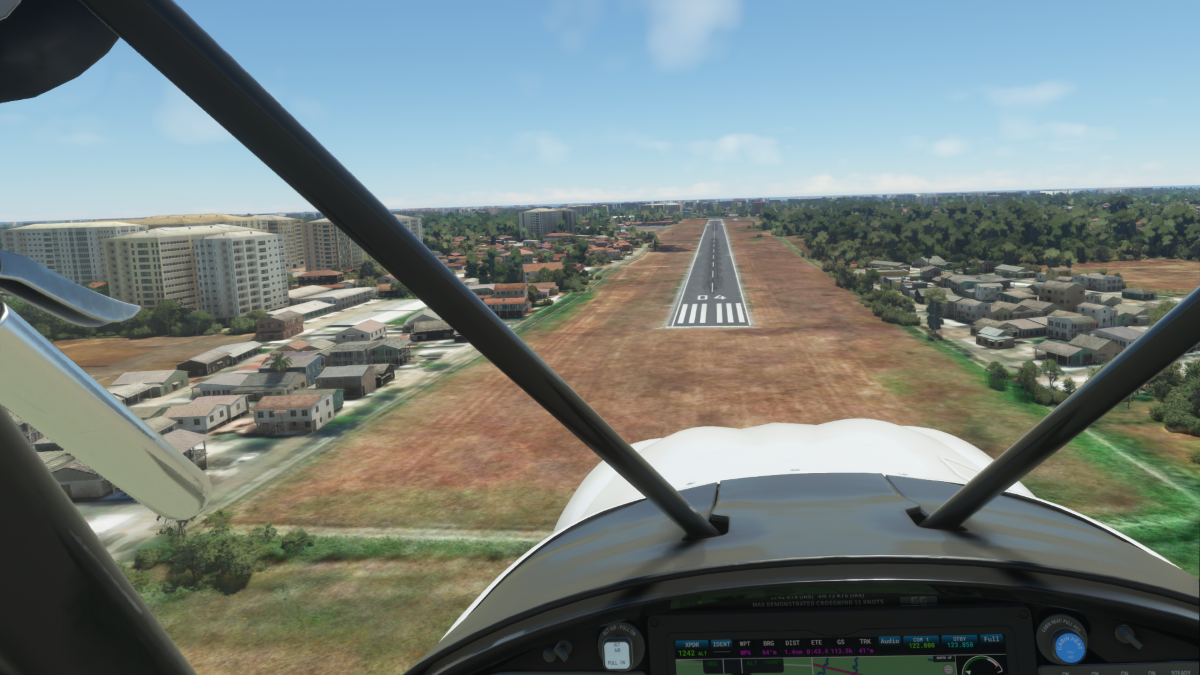Select the COM 1 active frequency
Viewport: 1200px width, 675px height.
point(921,647)
